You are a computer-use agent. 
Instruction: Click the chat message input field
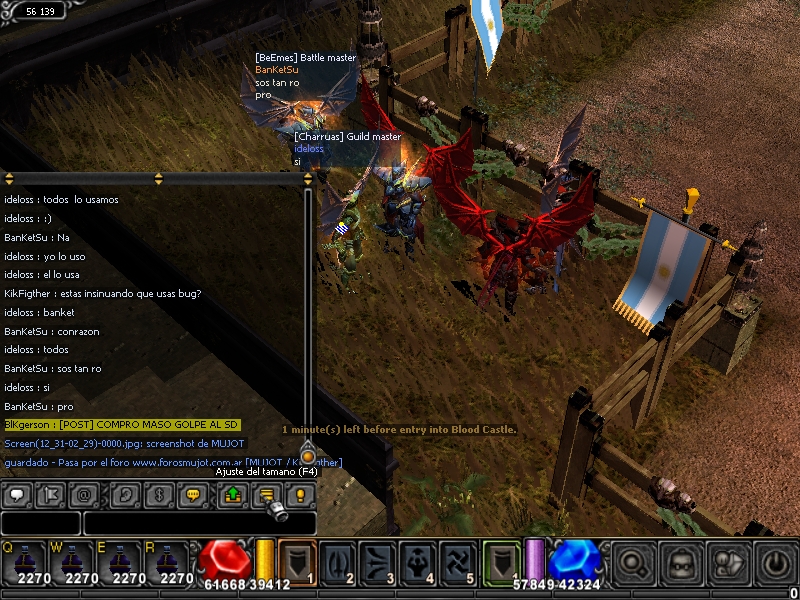(199, 523)
